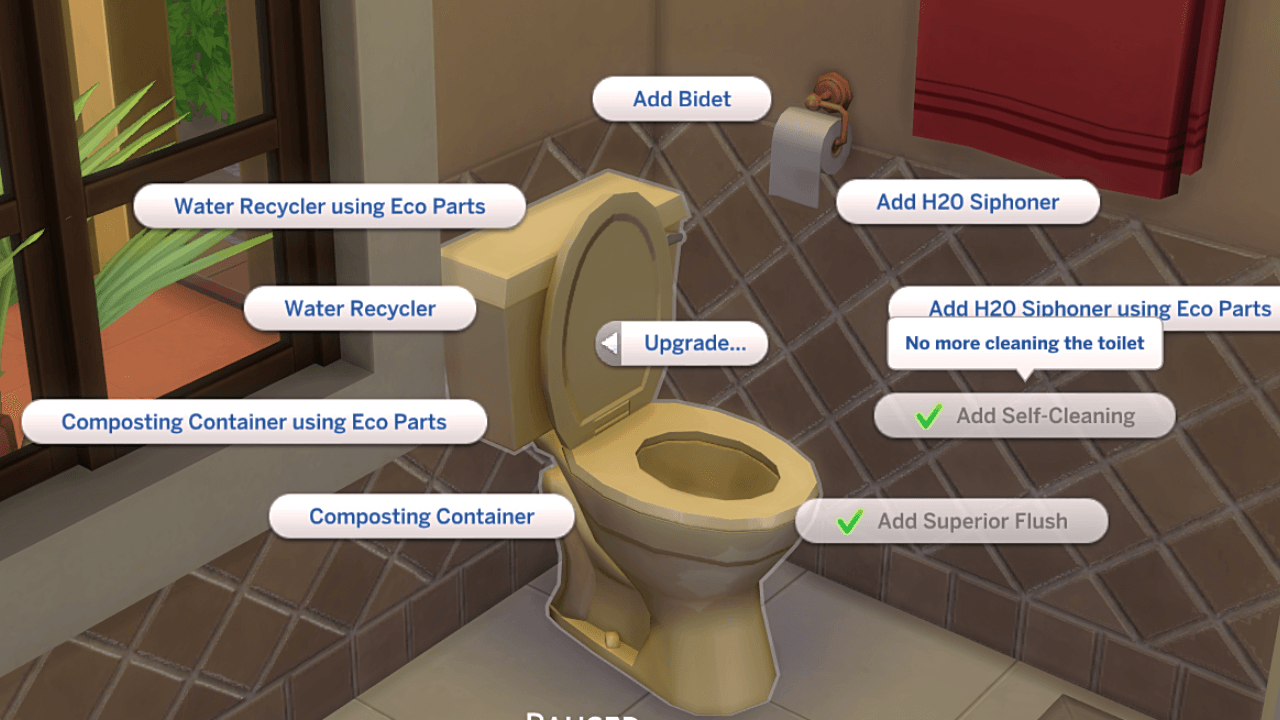Select Composting Container using Eco Parts

pyautogui.click(x=253, y=421)
